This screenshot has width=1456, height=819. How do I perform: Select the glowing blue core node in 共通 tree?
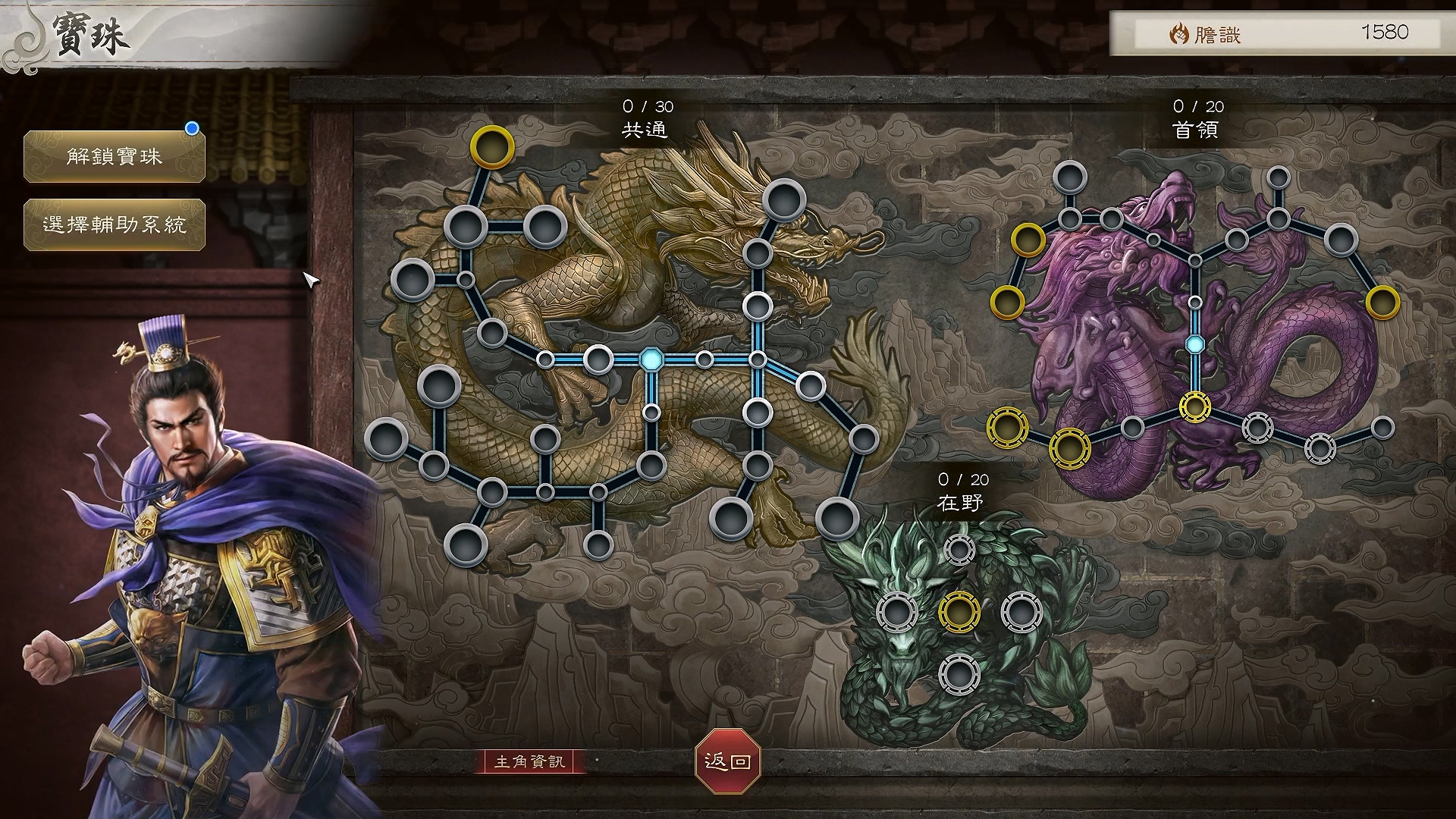[651, 359]
